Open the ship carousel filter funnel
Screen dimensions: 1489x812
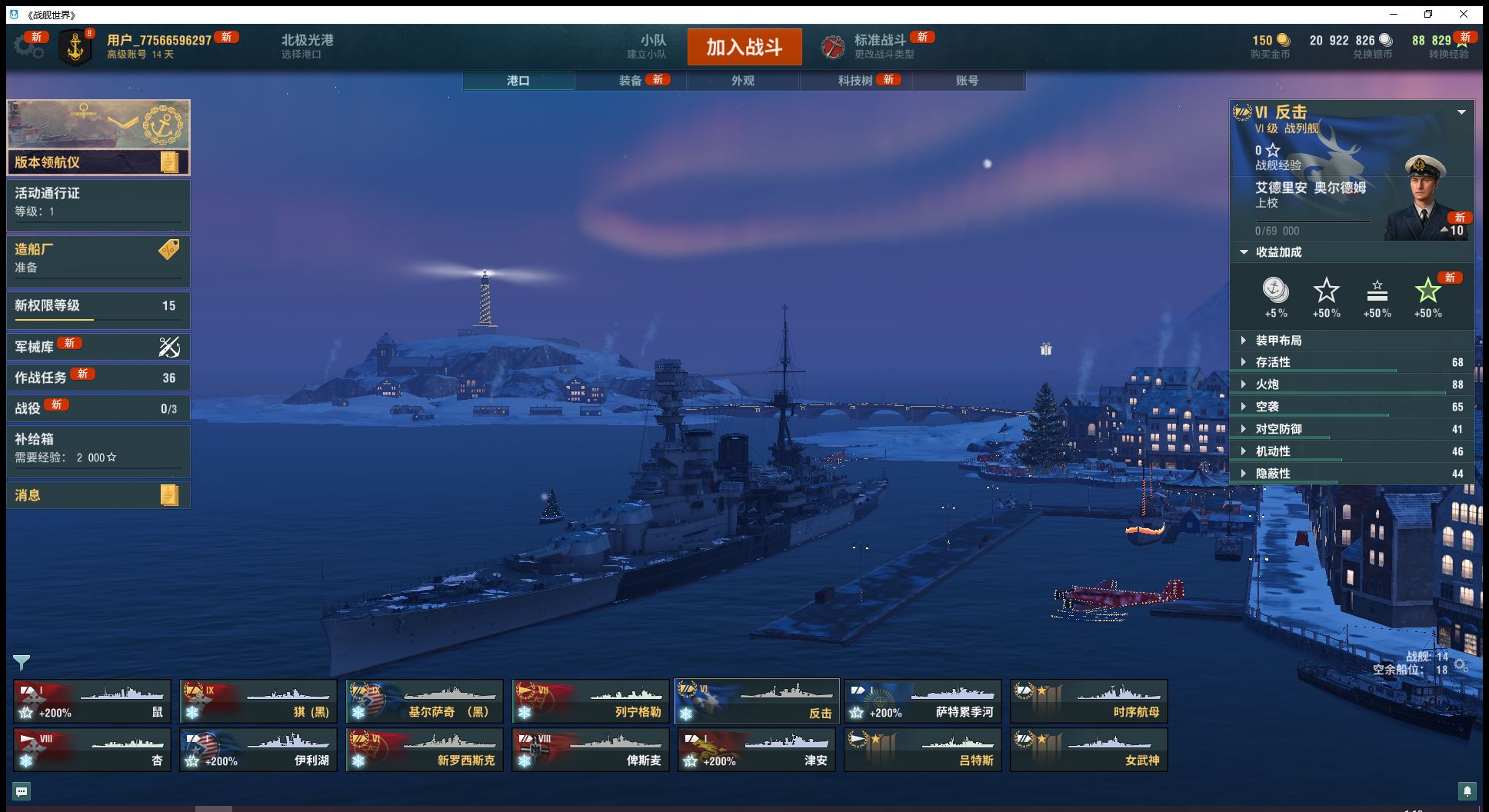22,662
